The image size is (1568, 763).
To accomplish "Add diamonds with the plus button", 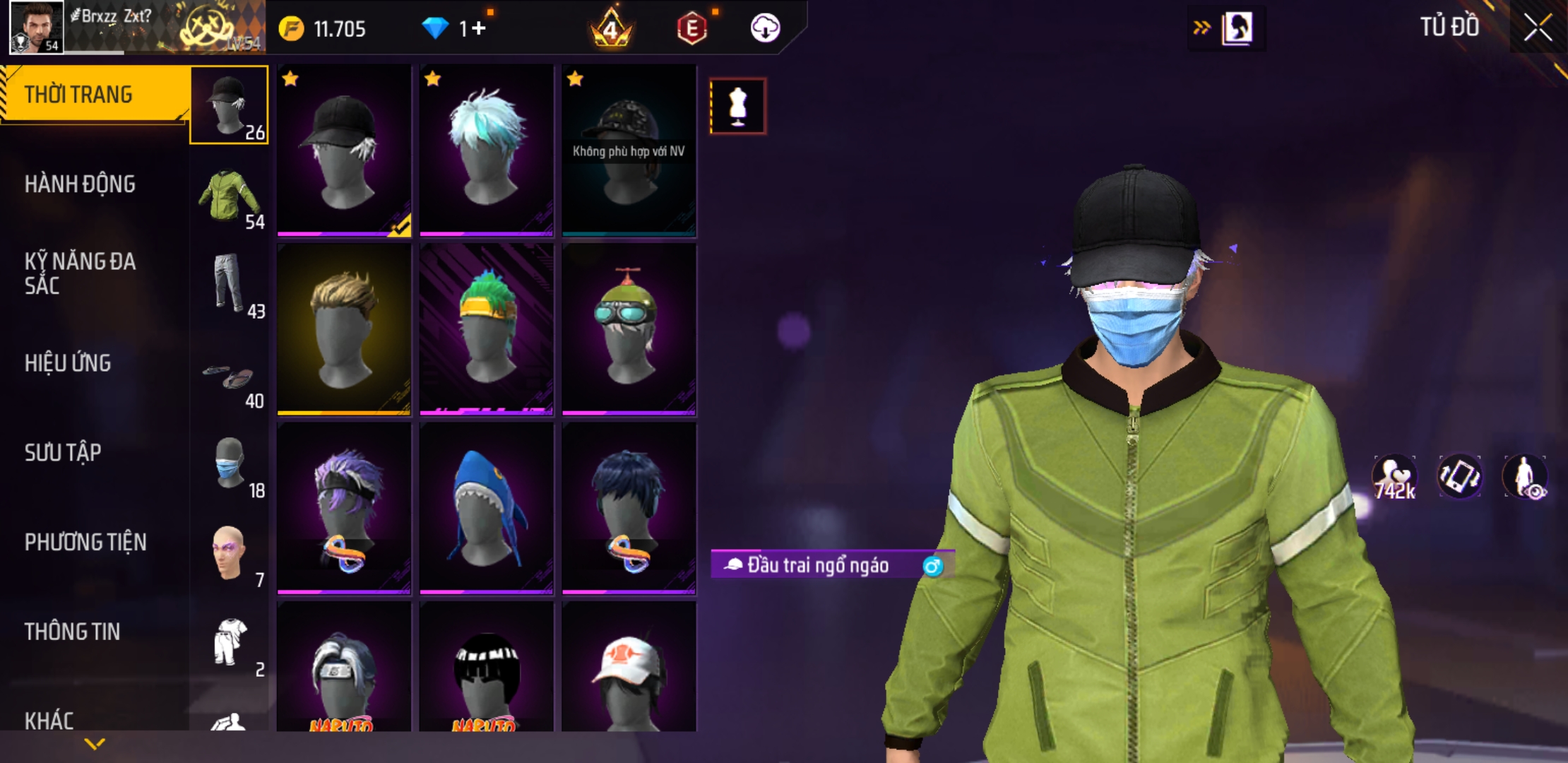I will click(479, 28).
